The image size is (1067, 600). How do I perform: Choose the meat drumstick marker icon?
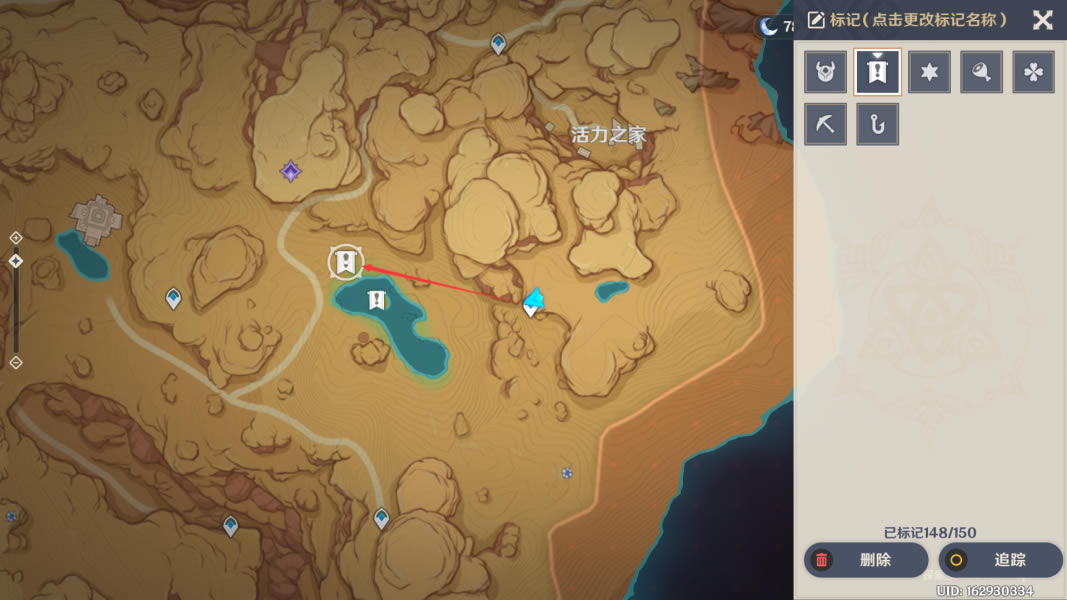pos(982,72)
